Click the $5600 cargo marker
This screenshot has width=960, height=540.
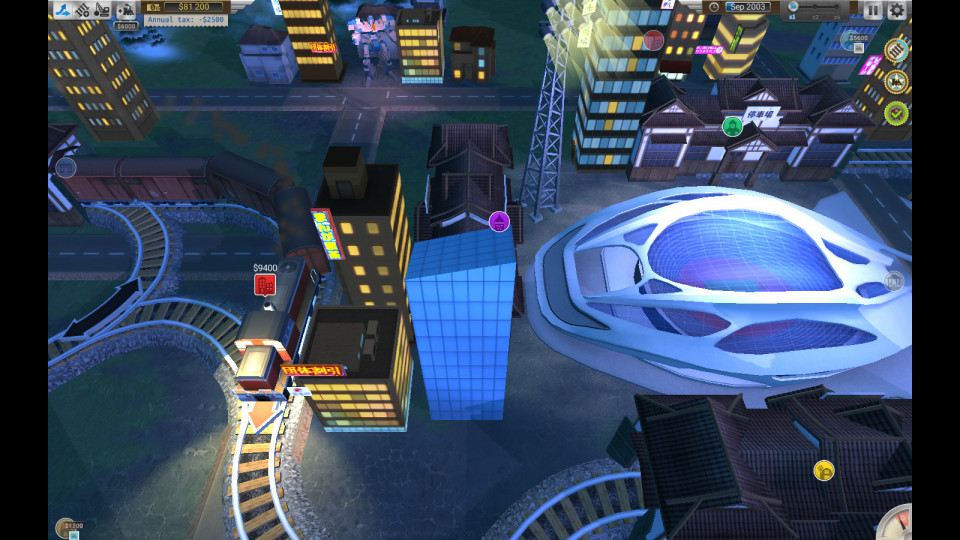[858, 42]
